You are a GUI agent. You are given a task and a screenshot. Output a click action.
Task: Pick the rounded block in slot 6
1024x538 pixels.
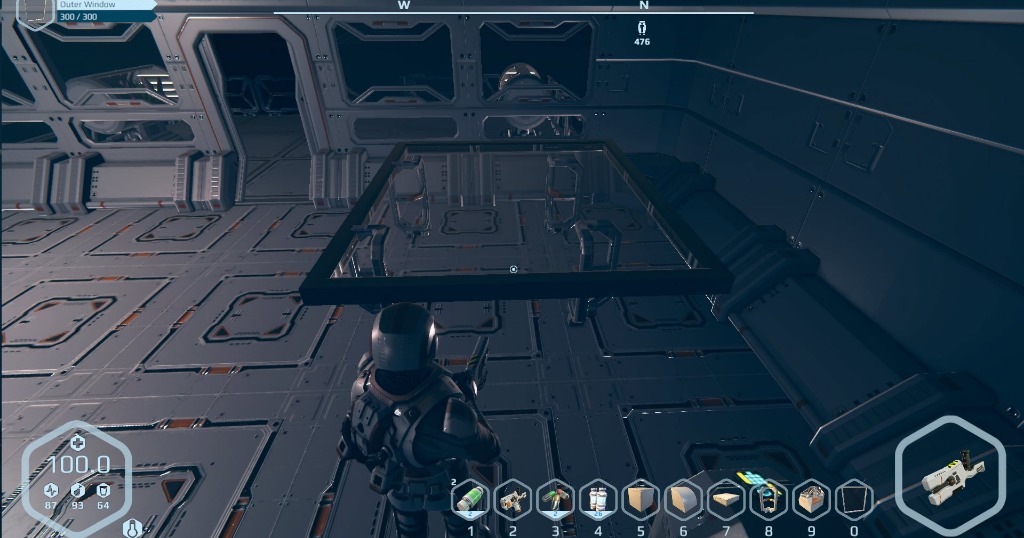coord(683,499)
